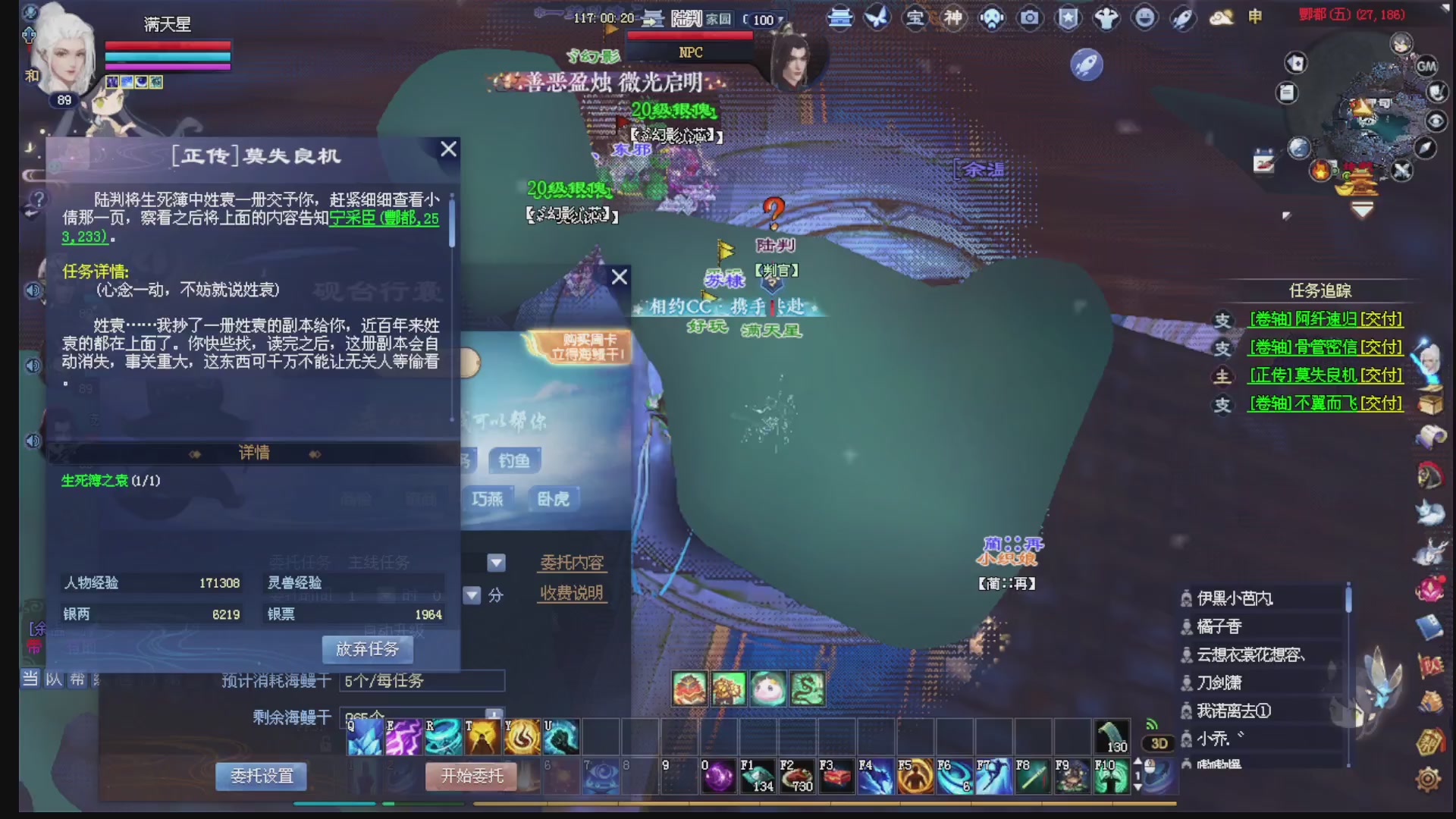
Task: Switch to the 队 chat tab
Action: (x=54, y=680)
